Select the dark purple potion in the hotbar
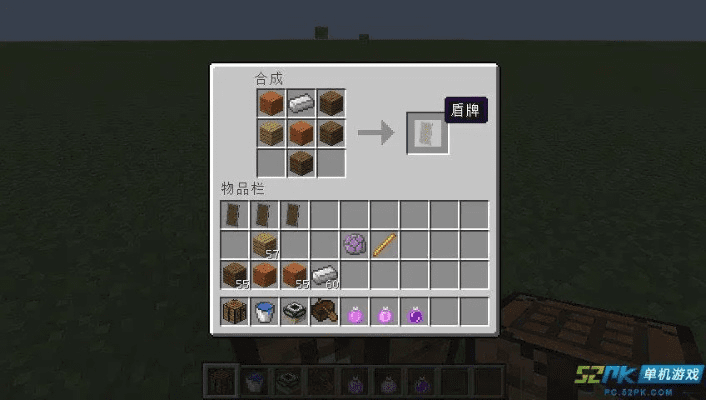706x400 pixels. [x=415, y=311]
